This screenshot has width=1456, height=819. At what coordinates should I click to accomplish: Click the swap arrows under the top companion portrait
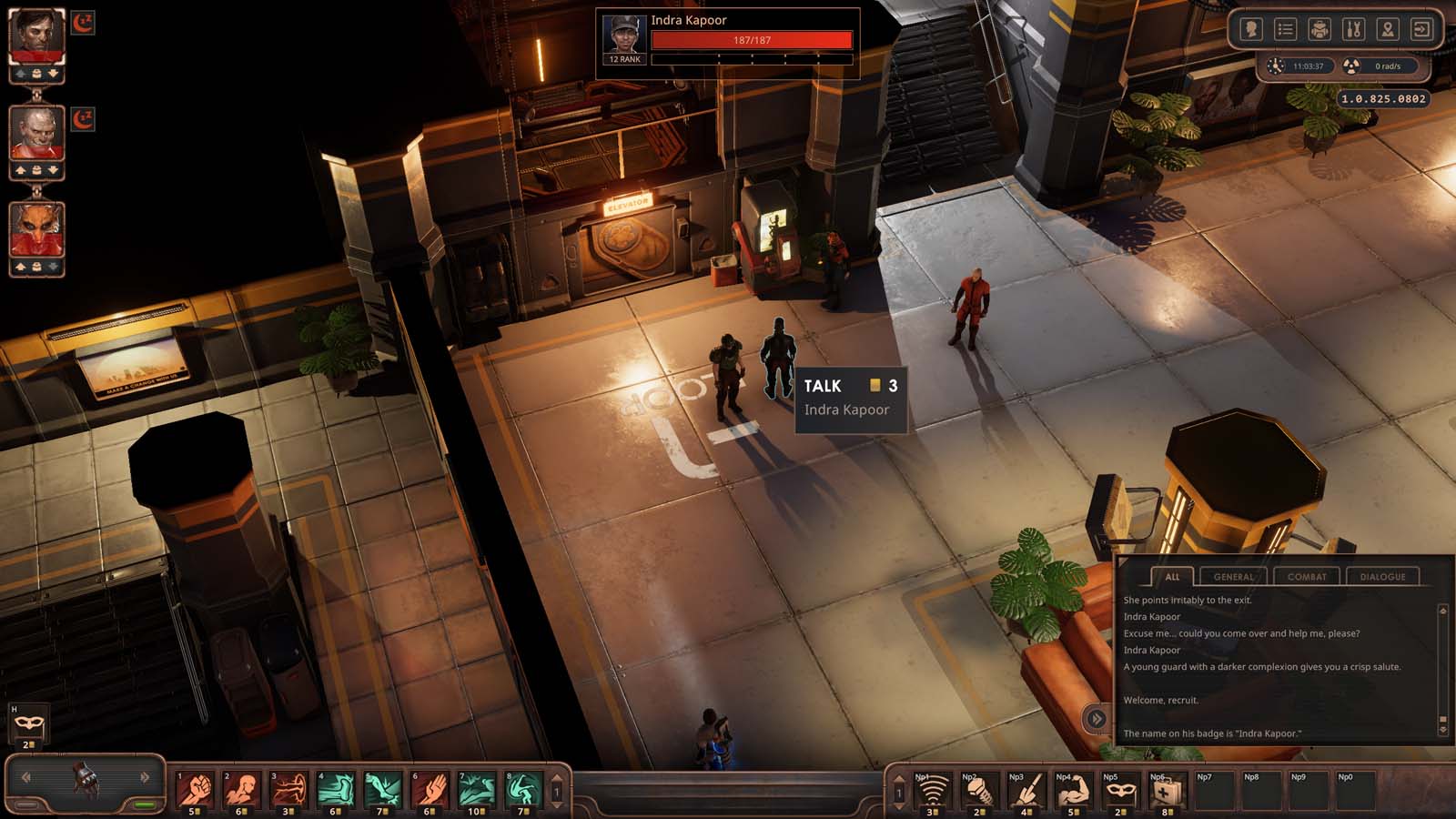(x=35, y=73)
